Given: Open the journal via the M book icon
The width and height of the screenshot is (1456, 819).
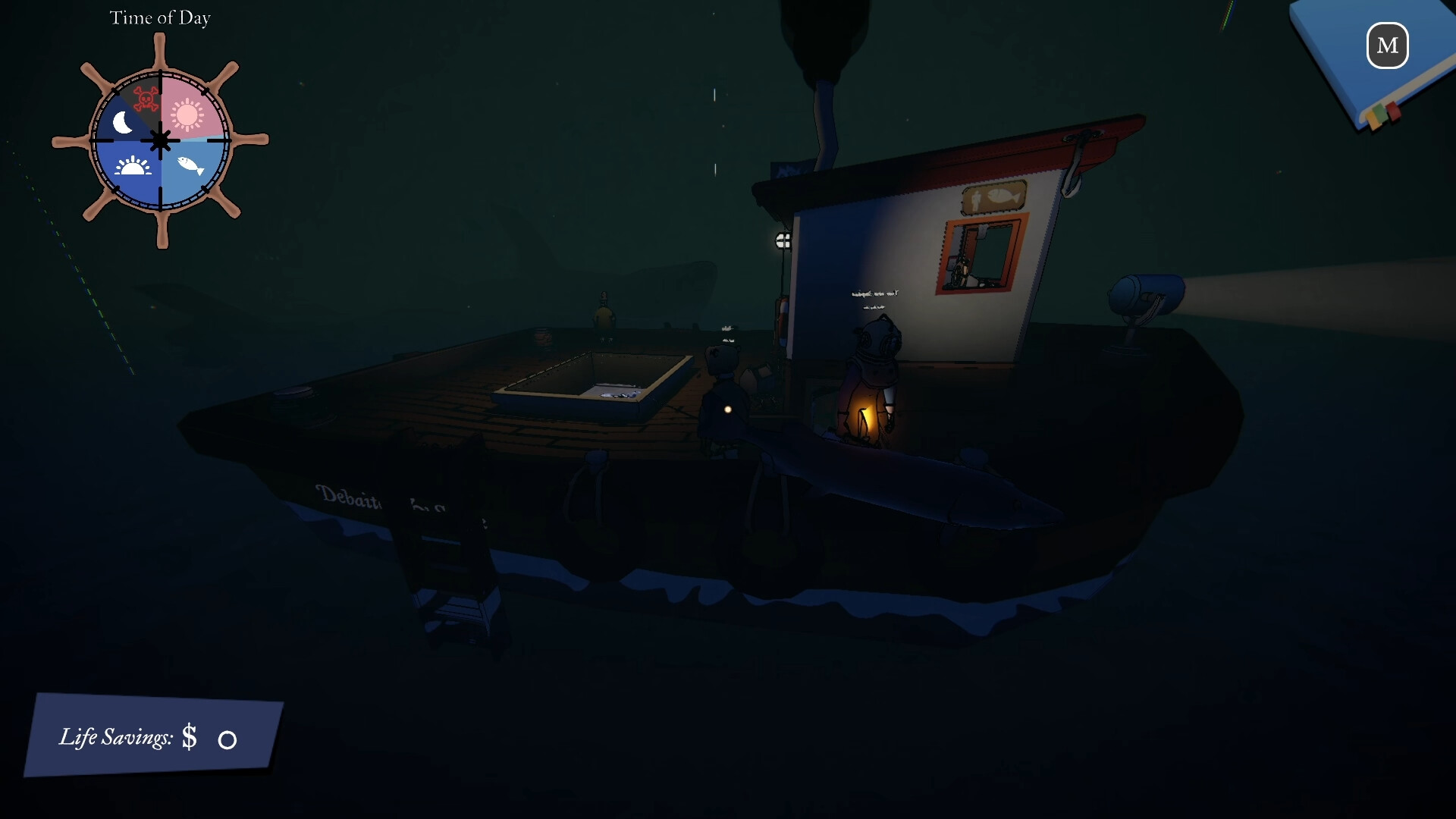Looking at the screenshot, I should tap(1387, 46).
